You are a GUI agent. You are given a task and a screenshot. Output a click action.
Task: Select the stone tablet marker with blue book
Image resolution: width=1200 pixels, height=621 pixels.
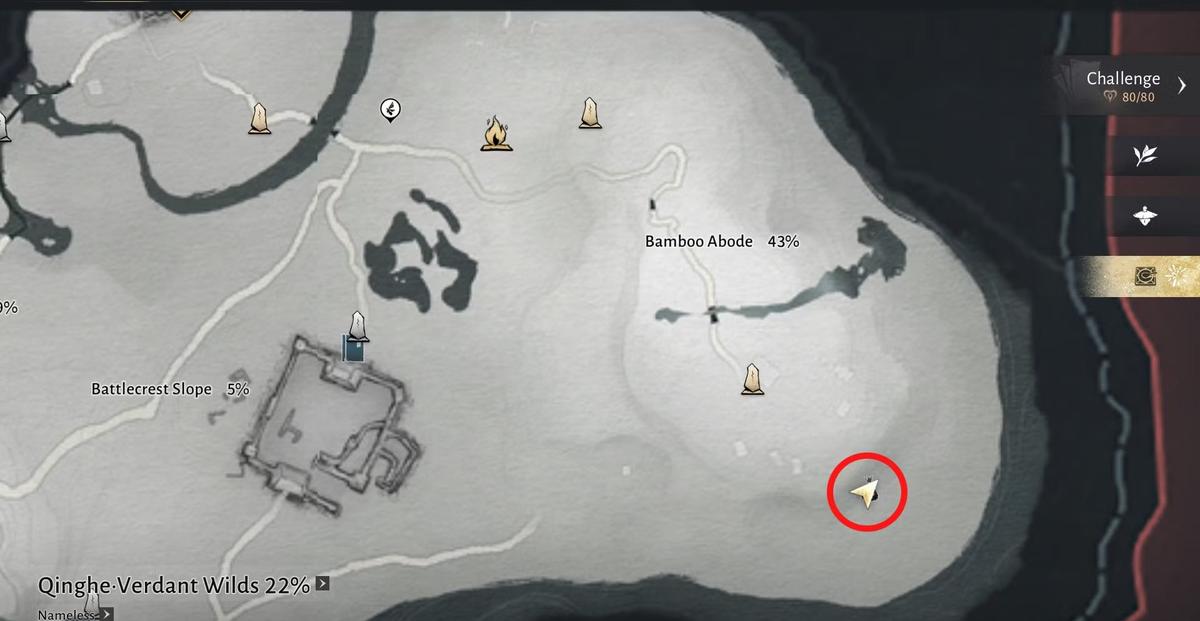point(356,337)
